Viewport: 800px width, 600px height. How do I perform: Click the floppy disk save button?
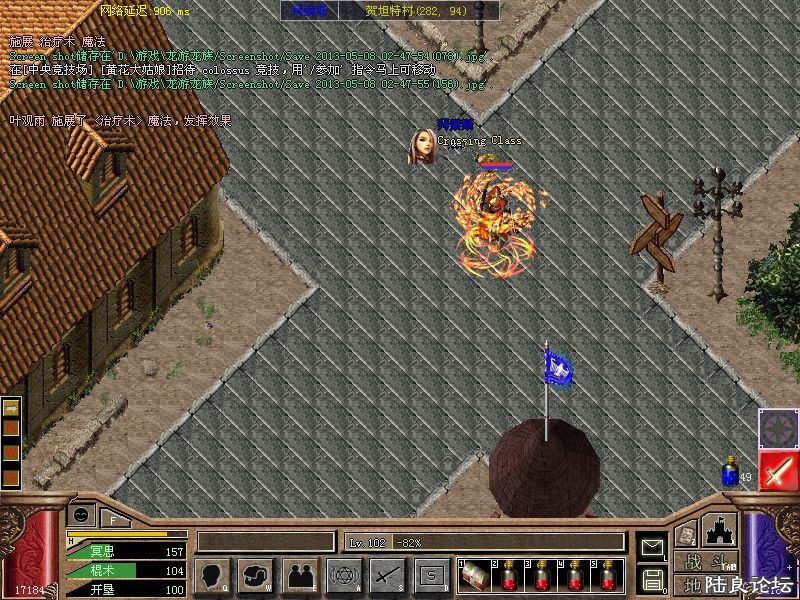point(652,579)
